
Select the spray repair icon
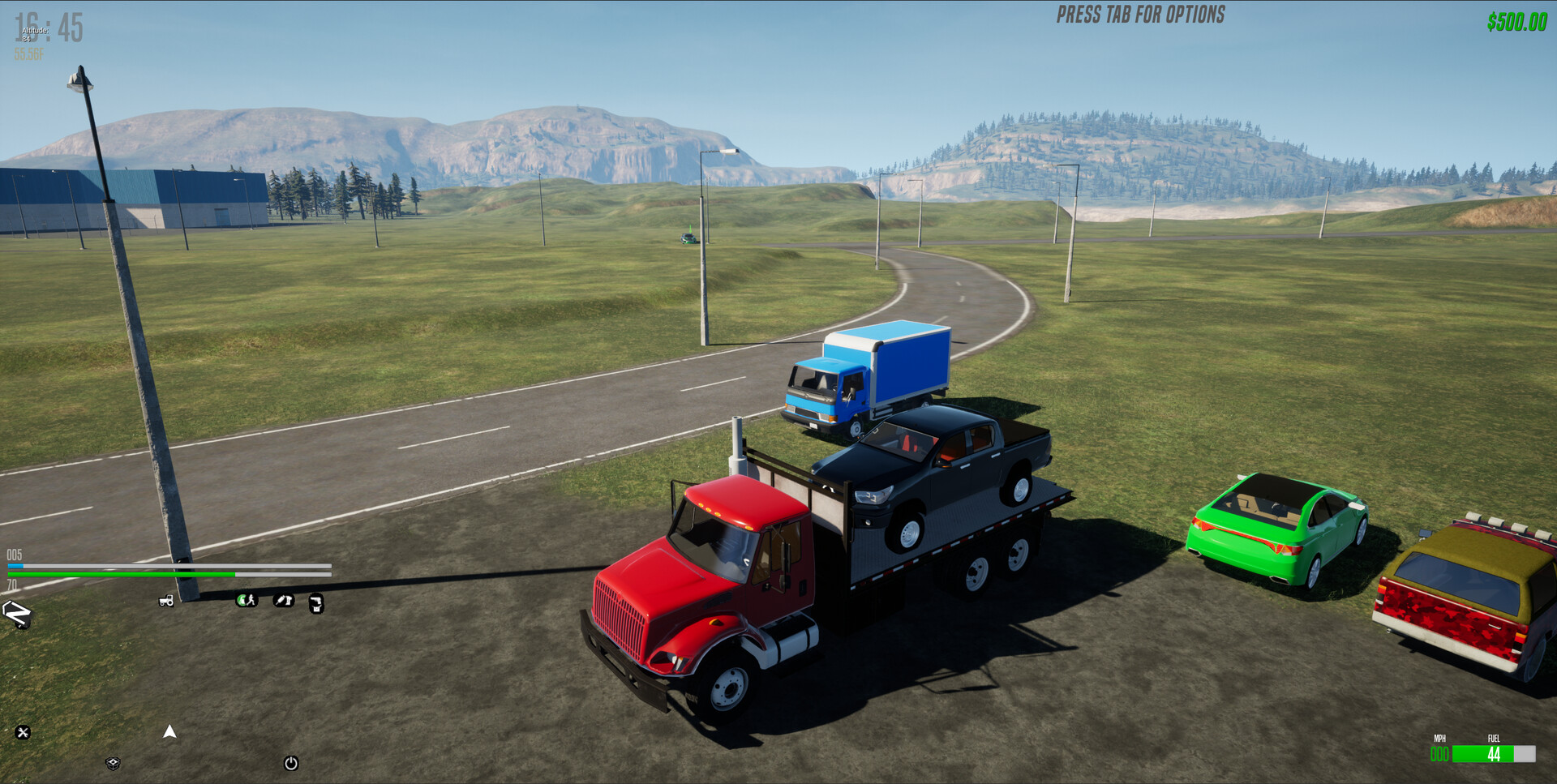(x=283, y=600)
